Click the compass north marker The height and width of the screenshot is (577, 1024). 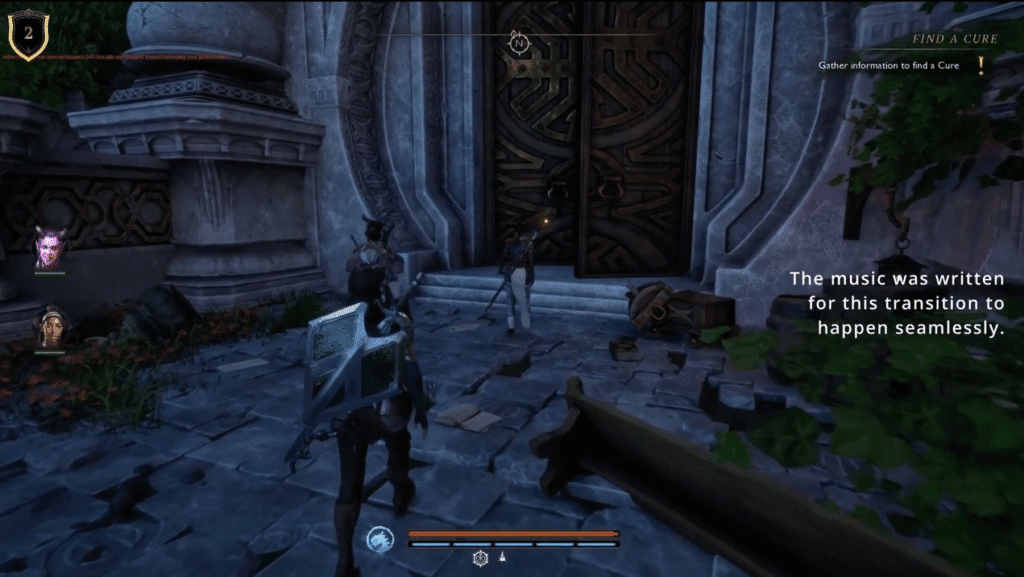[x=518, y=42]
